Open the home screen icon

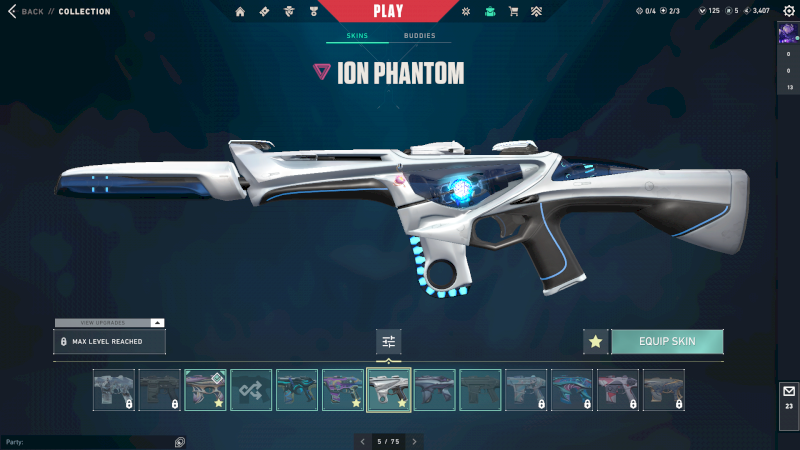coord(240,12)
